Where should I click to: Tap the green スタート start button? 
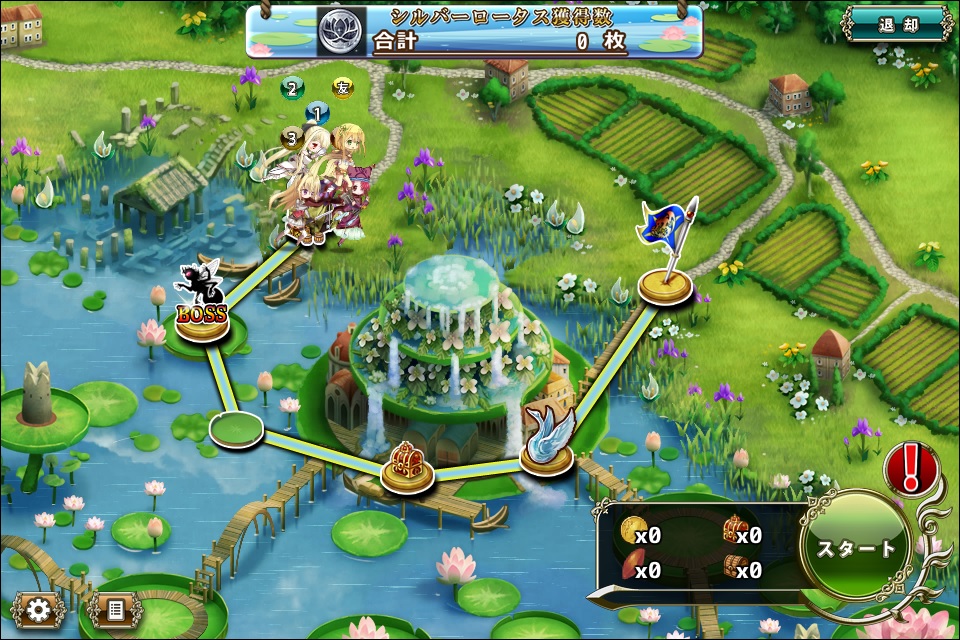click(856, 548)
